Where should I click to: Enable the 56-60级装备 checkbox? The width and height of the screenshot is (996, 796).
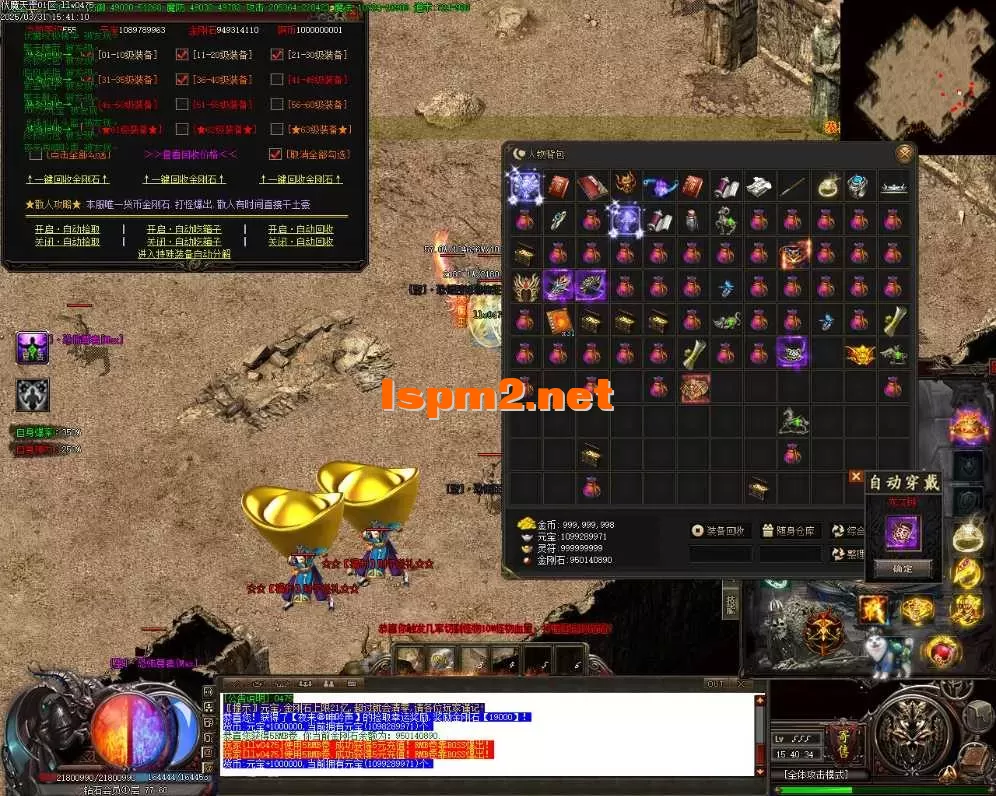(x=277, y=104)
